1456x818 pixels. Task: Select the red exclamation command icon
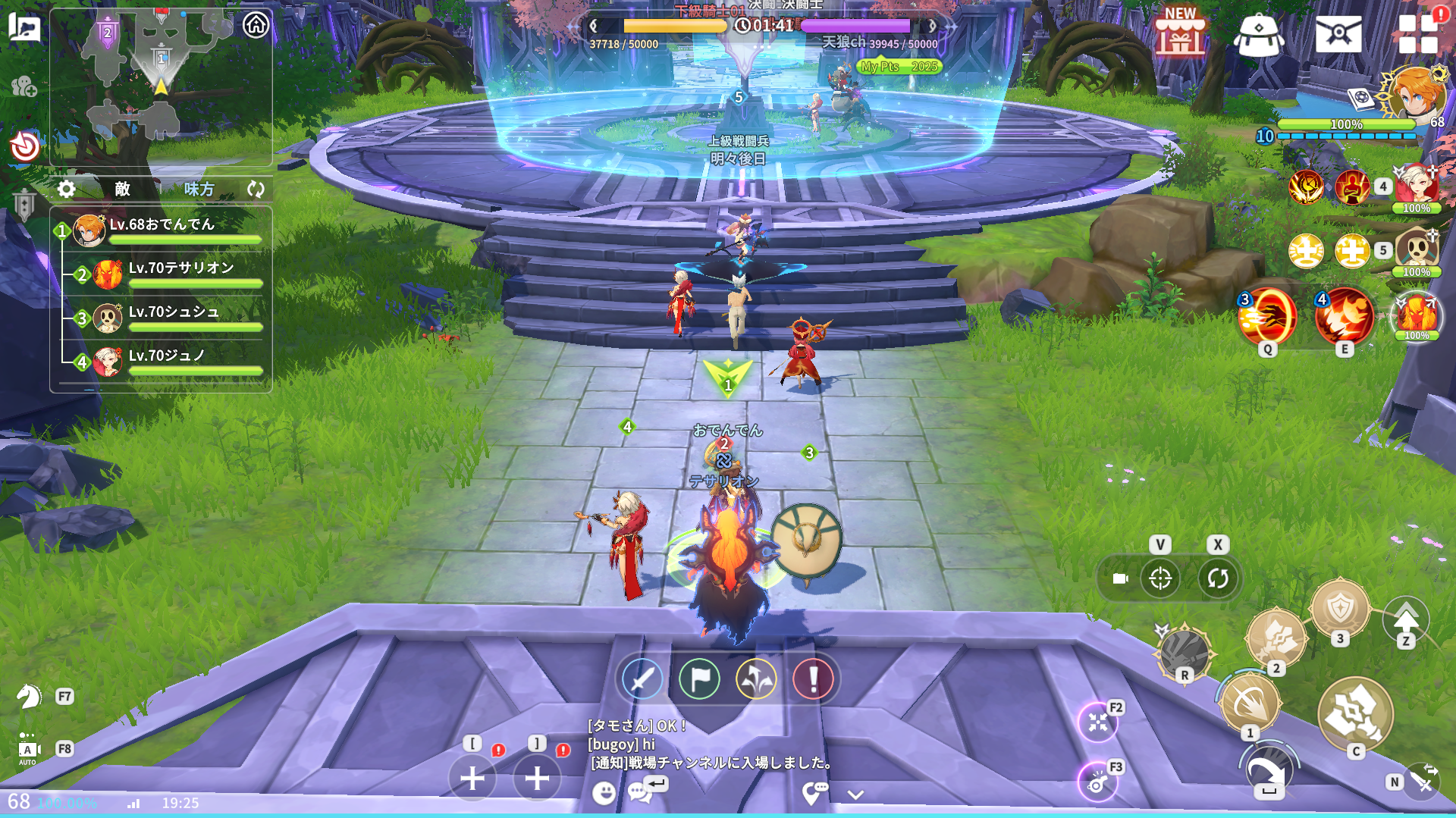(813, 679)
